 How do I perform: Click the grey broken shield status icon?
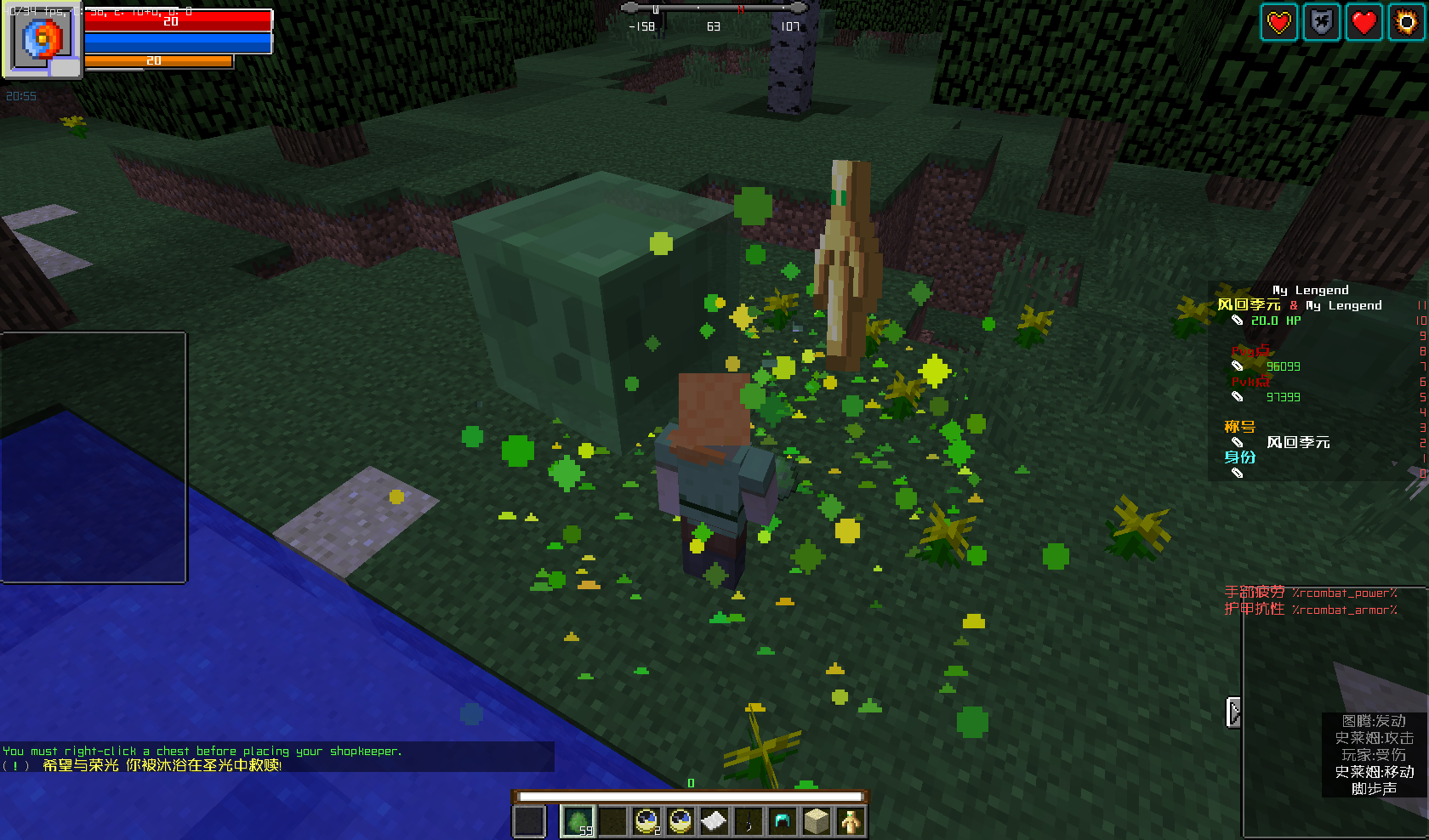(1321, 22)
